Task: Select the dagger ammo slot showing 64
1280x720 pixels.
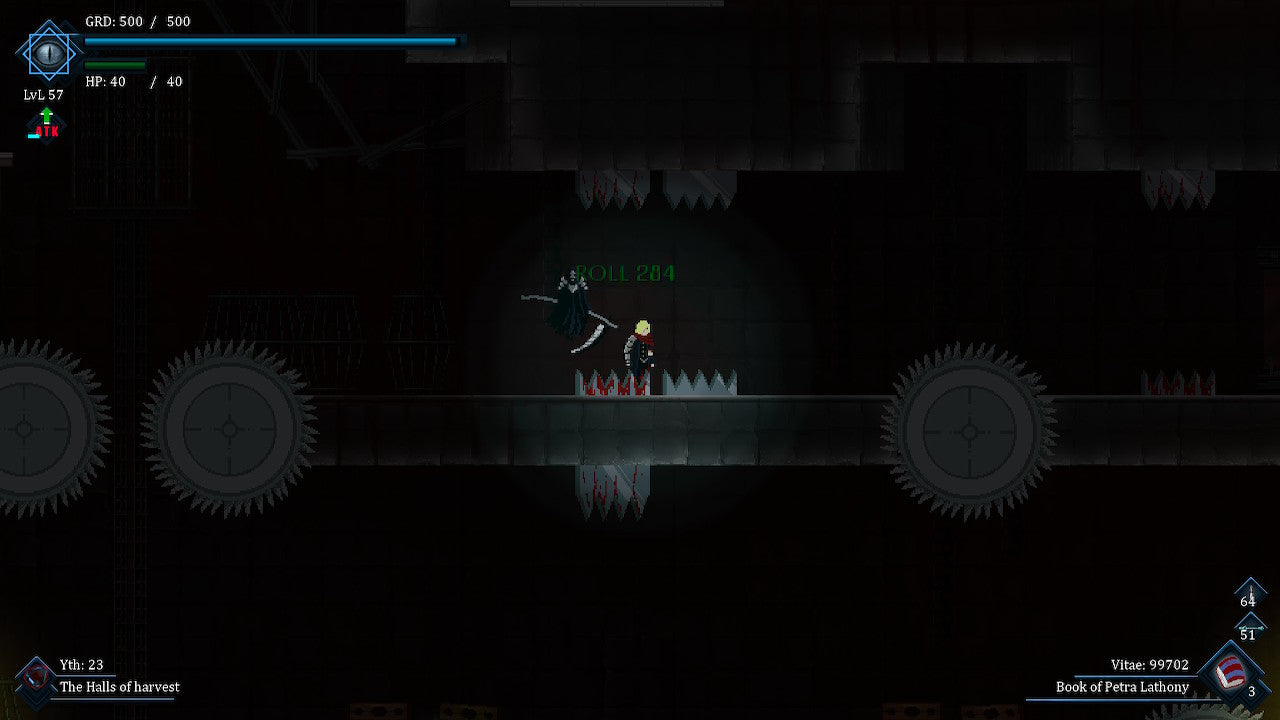Action: [1249, 595]
